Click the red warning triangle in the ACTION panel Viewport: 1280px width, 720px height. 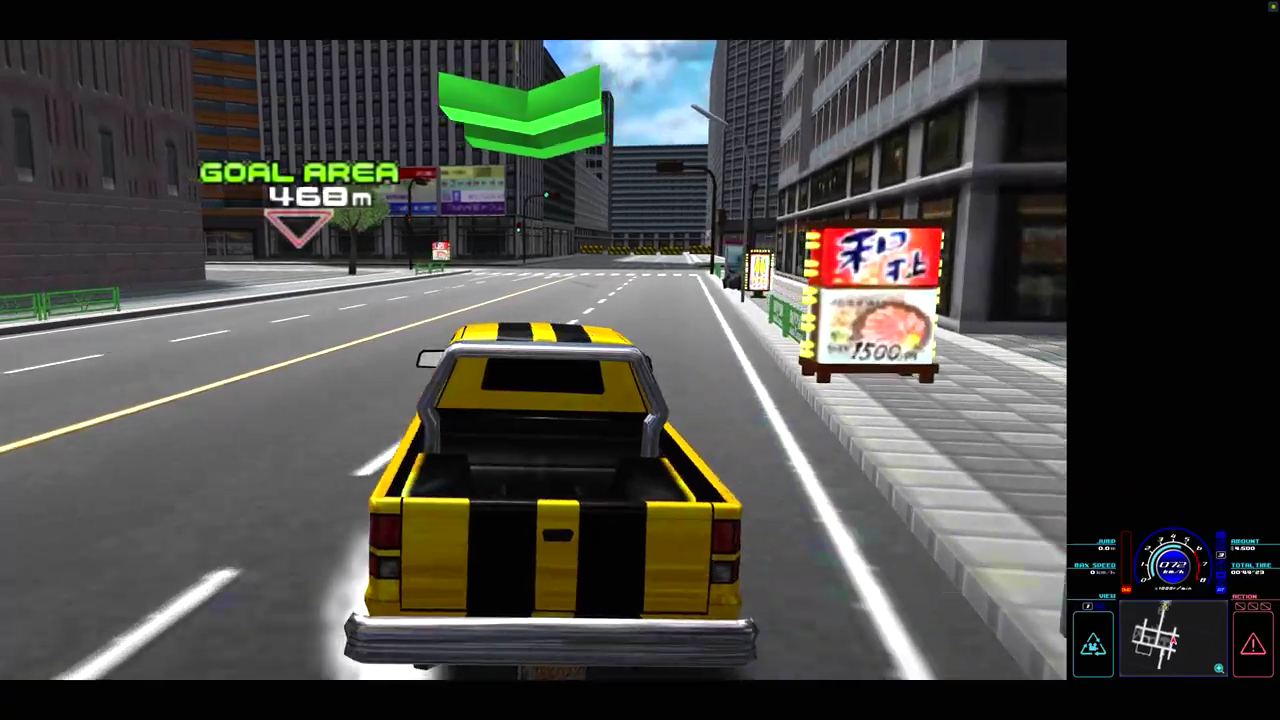click(1252, 643)
